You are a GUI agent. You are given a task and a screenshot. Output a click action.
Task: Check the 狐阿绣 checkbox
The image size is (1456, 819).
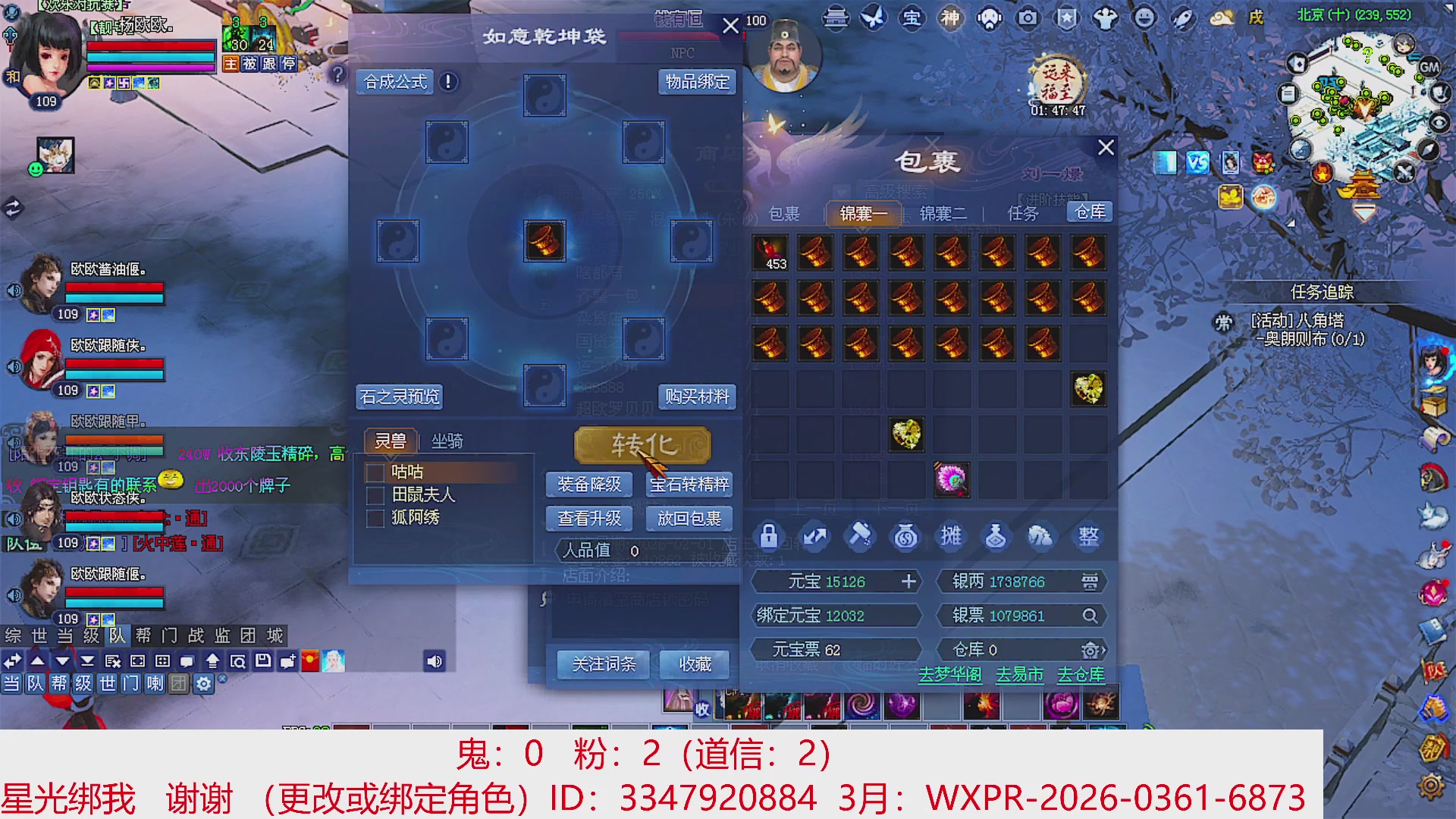374,518
